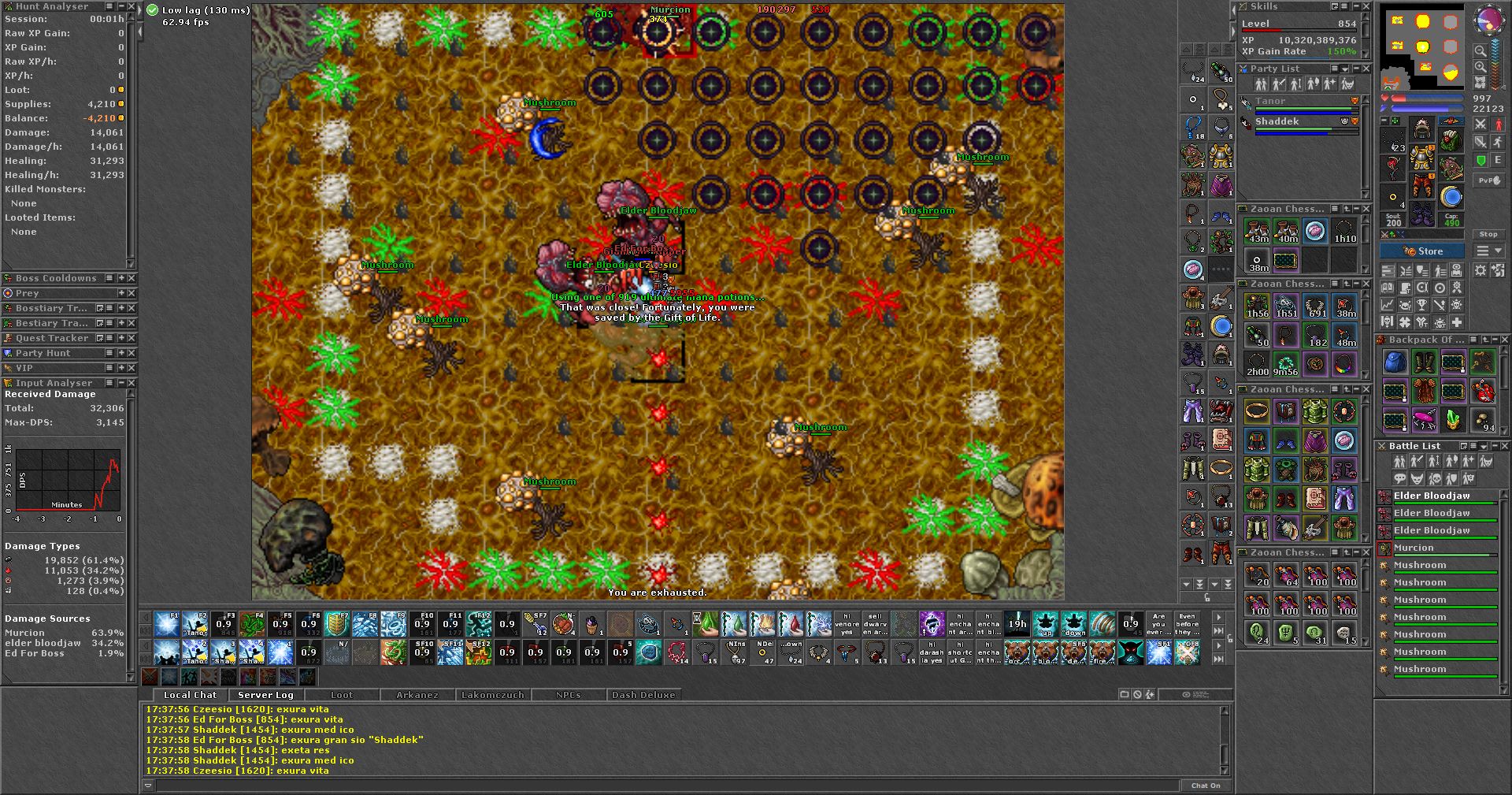Screen dimensions: 1512x795
Task: Select Murcion in the Battle List
Action: pos(1414,548)
